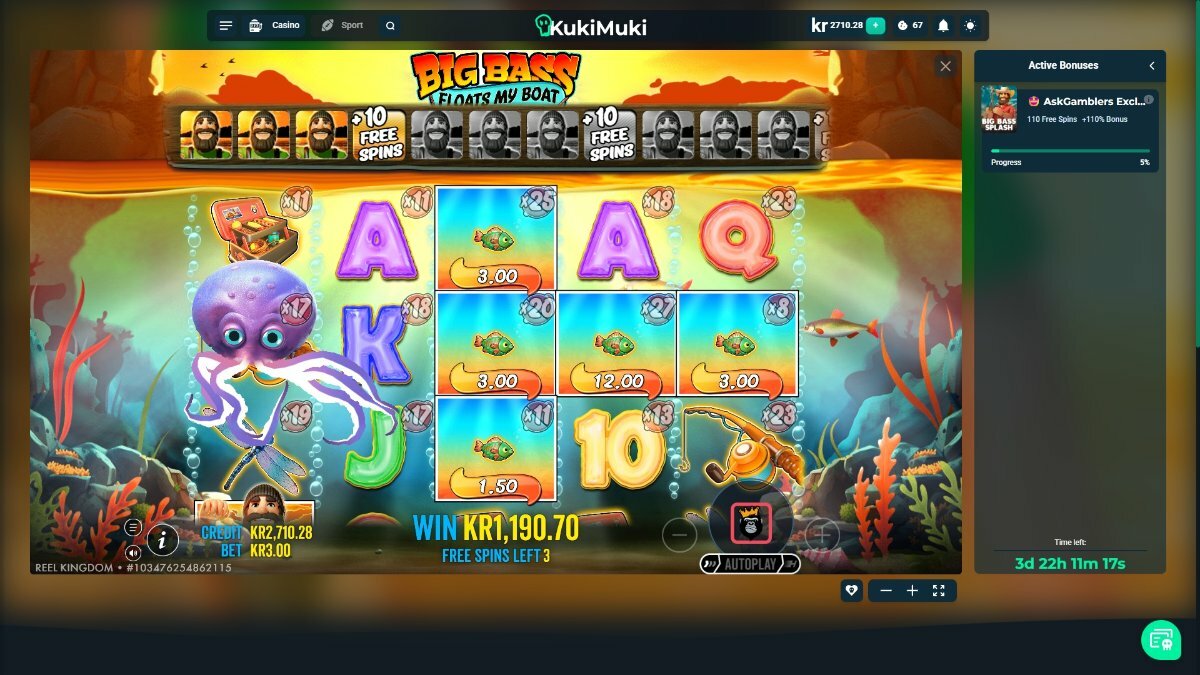Screen dimensions: 1200x675
Task: Select the AskGamblers Big Bass Splash bonus
Action: [1069, 110]
